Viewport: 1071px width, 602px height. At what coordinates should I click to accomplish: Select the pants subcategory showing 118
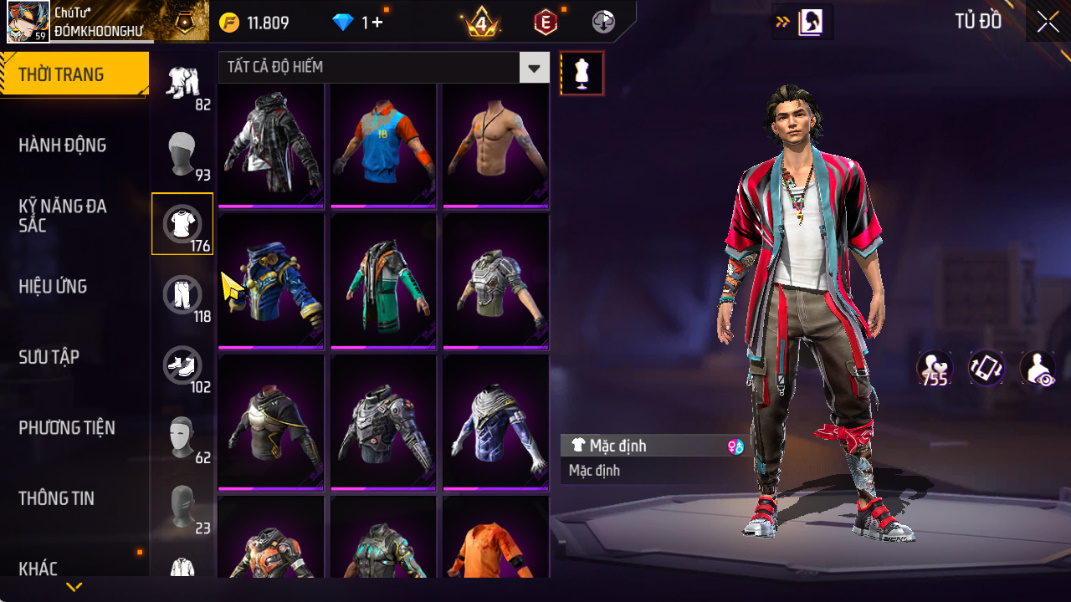coord(182,295)
